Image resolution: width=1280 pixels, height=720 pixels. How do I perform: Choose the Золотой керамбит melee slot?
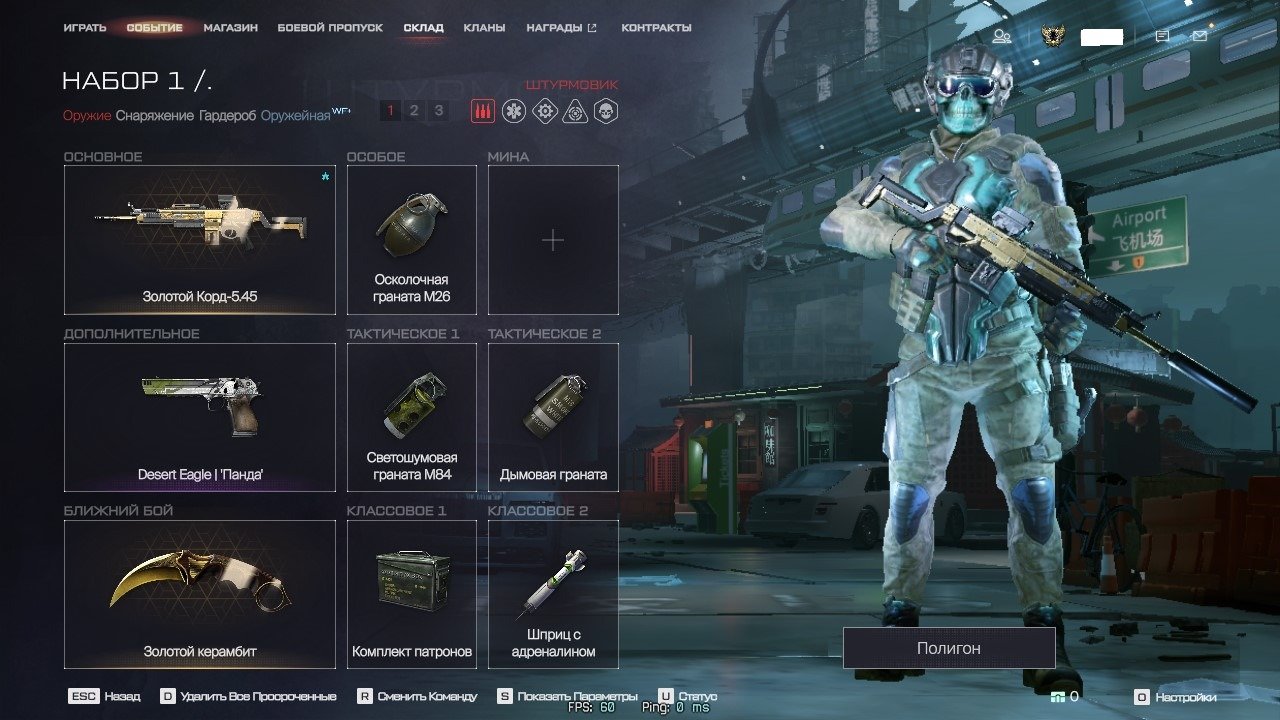(200, 594)
